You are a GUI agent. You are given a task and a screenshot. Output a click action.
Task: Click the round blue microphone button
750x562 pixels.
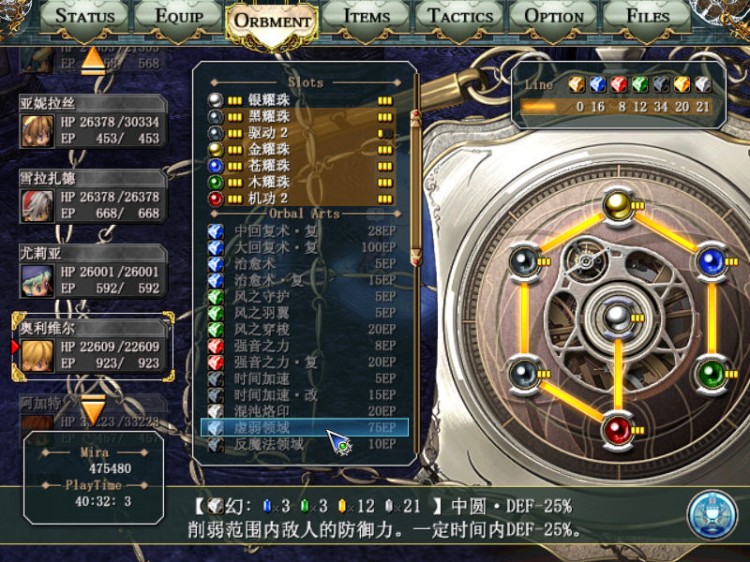tap(711, 514)
